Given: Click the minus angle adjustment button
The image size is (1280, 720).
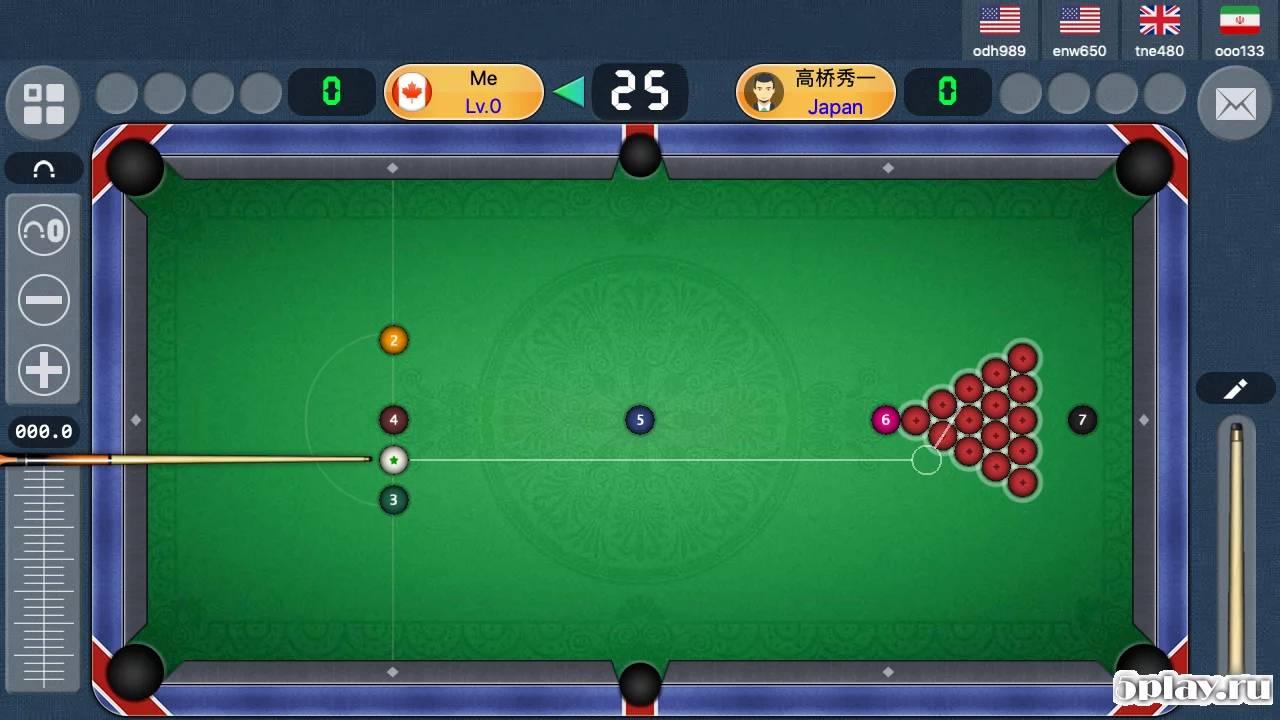Looking at the screenshot, I should (x=44, y=301).
